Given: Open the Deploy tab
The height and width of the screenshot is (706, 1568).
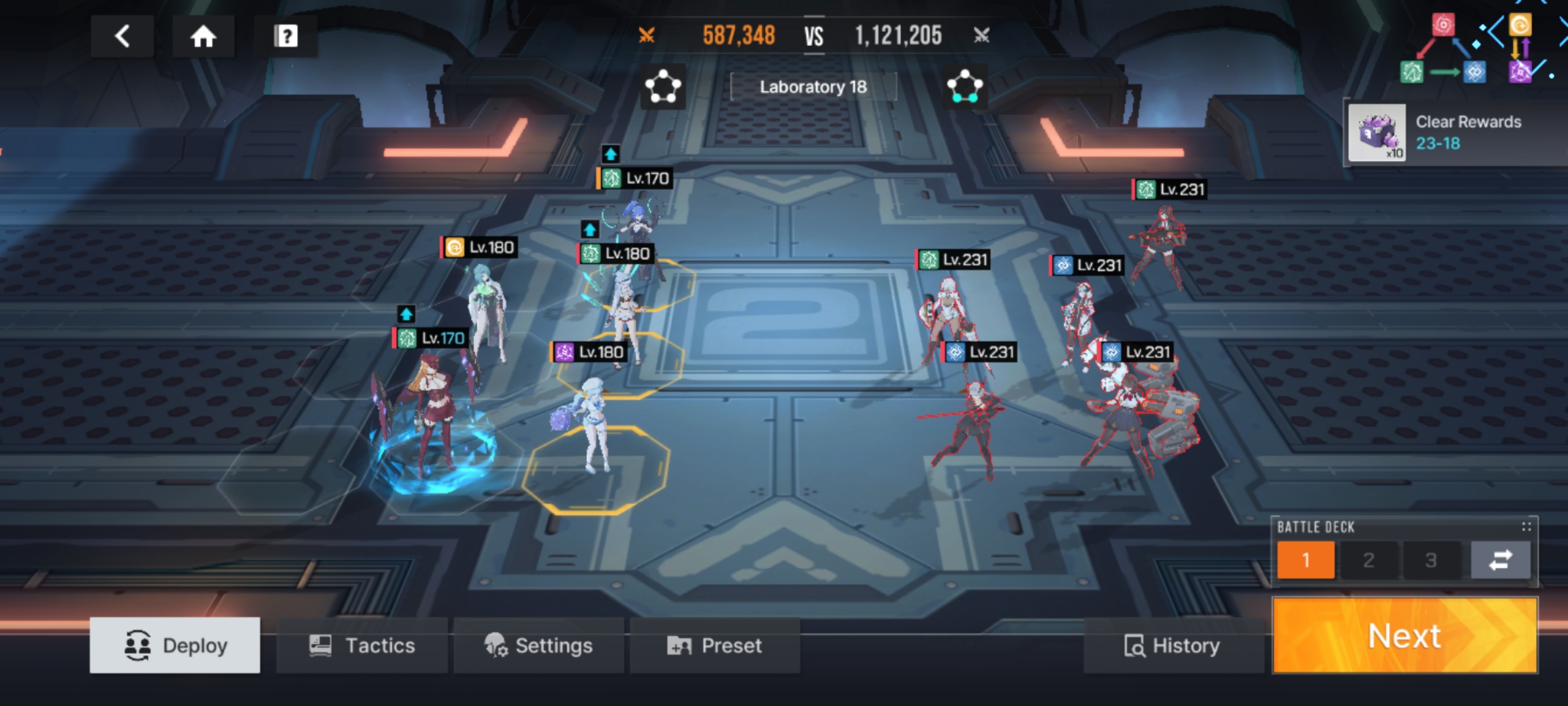Looking at the screenshot, I should coord(175,645).
